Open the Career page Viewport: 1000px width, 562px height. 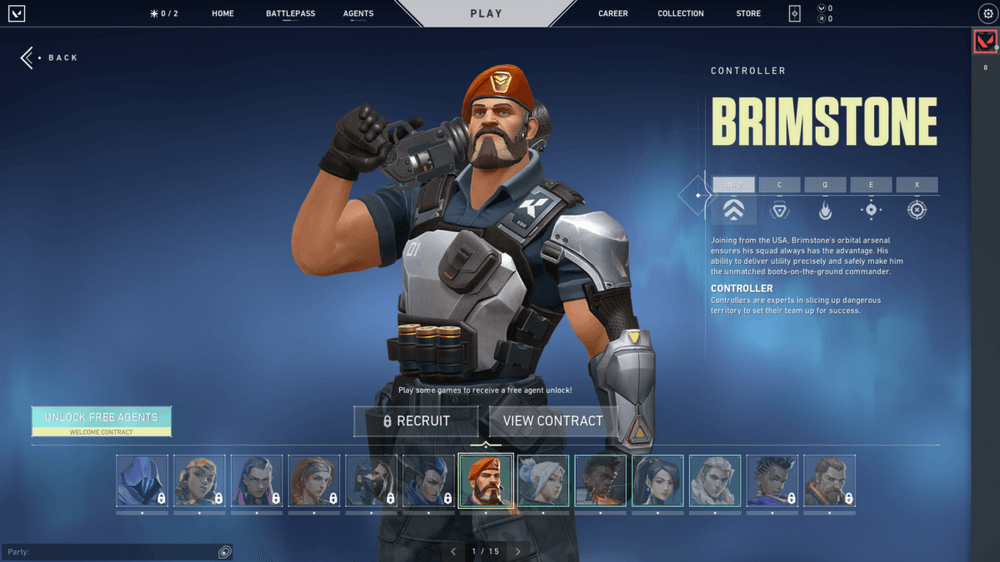613,14
